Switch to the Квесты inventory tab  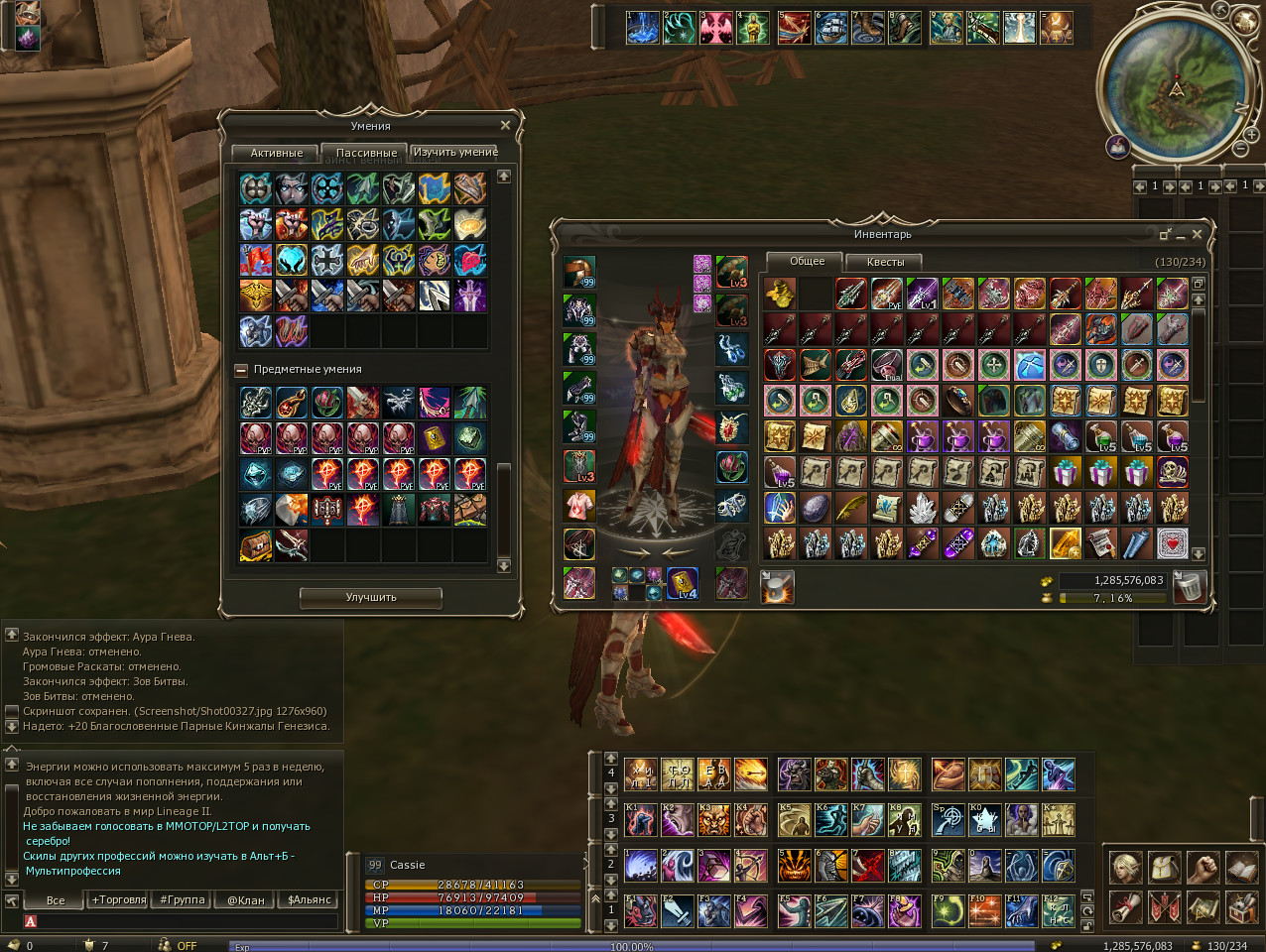pos(885,262)
